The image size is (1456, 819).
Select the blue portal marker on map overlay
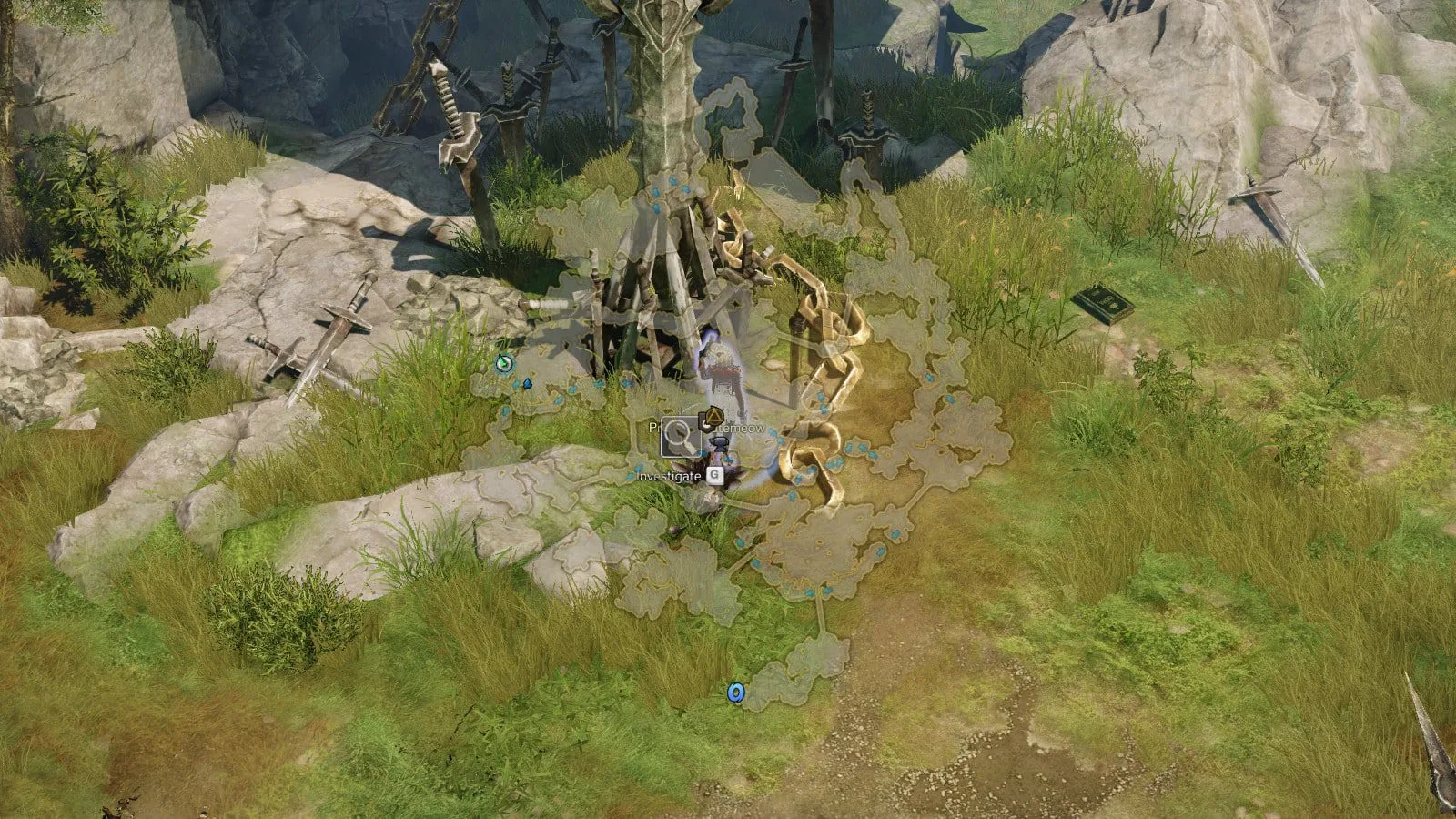[x=735, y=693]
